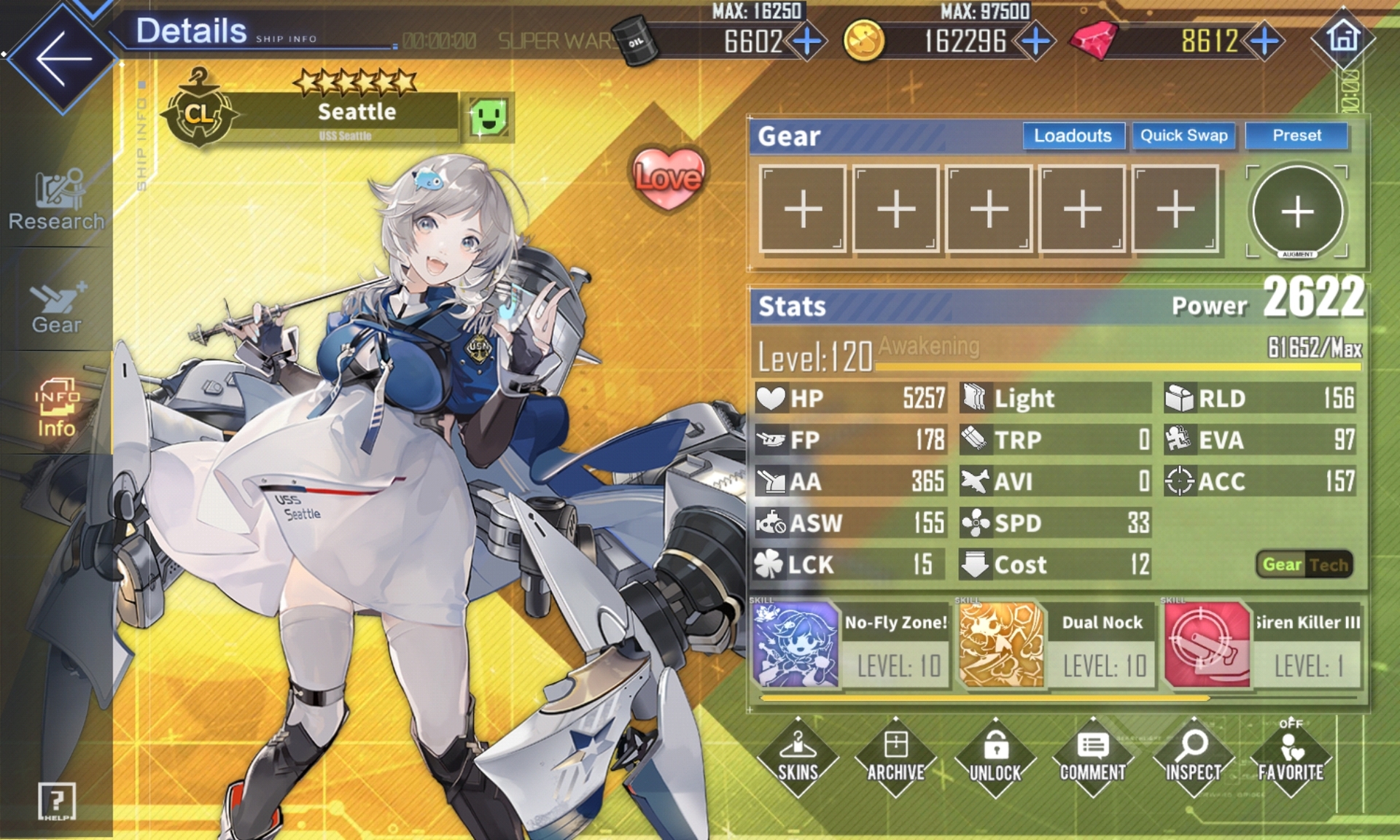Viewport: 1400px width, 840px height.
Task: Open the Loadouts menu
Action: click(1073, 136)
